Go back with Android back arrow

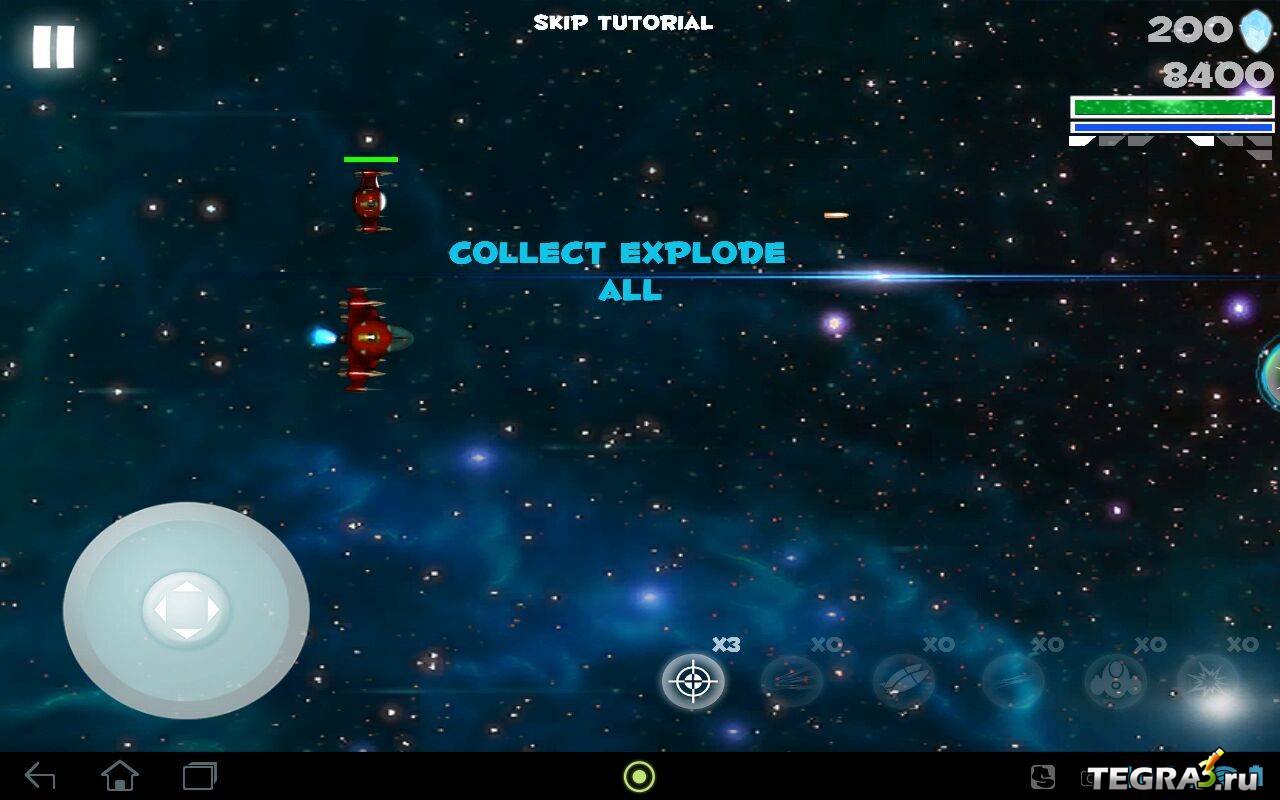(40, 776)
